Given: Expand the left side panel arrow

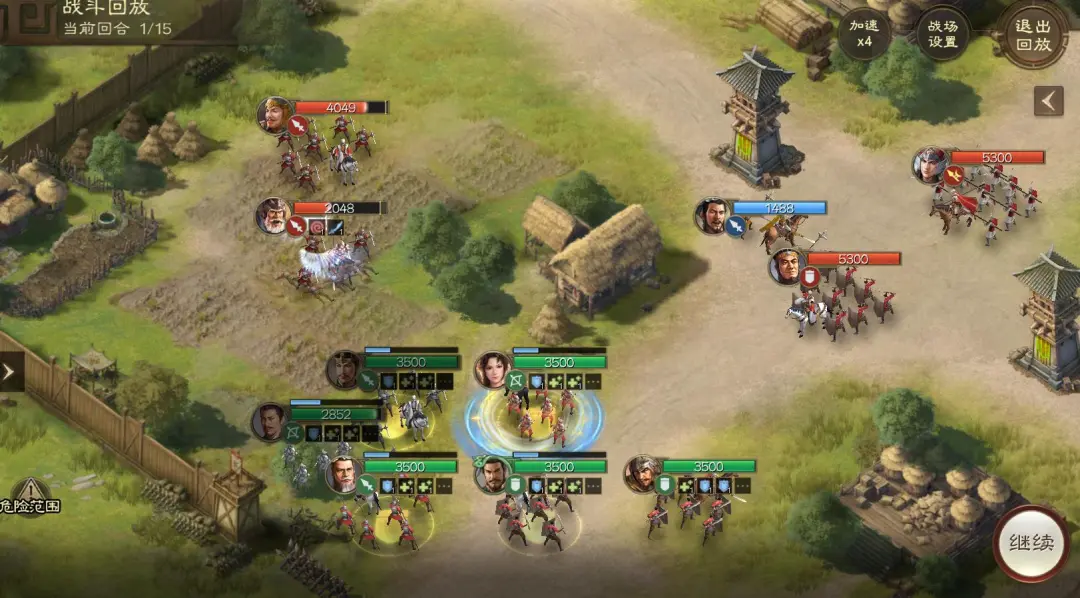Looking at the screenshot, I should (10, 373).
